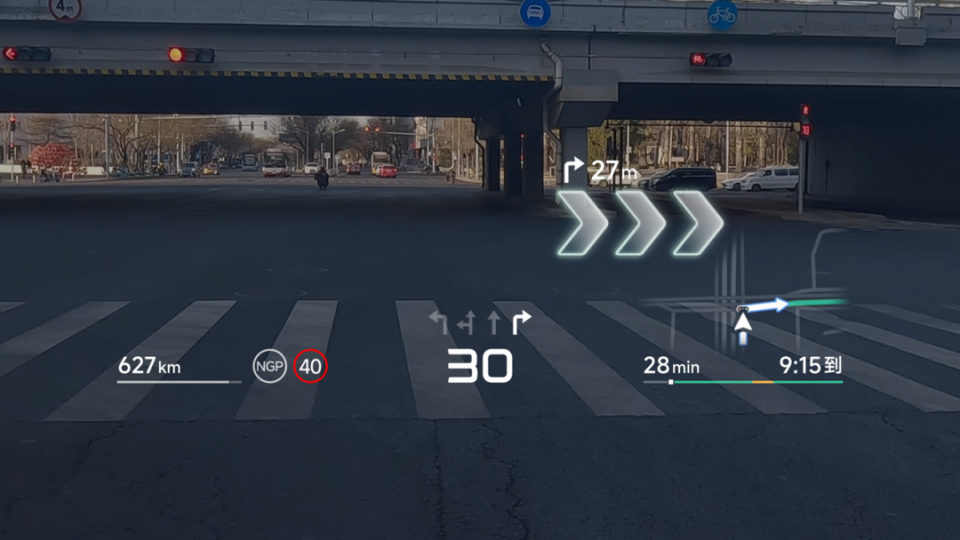Click the highlighted right-turn lane arrow
This screenshot has width=960, height=540.
click(x=521, y=322)
